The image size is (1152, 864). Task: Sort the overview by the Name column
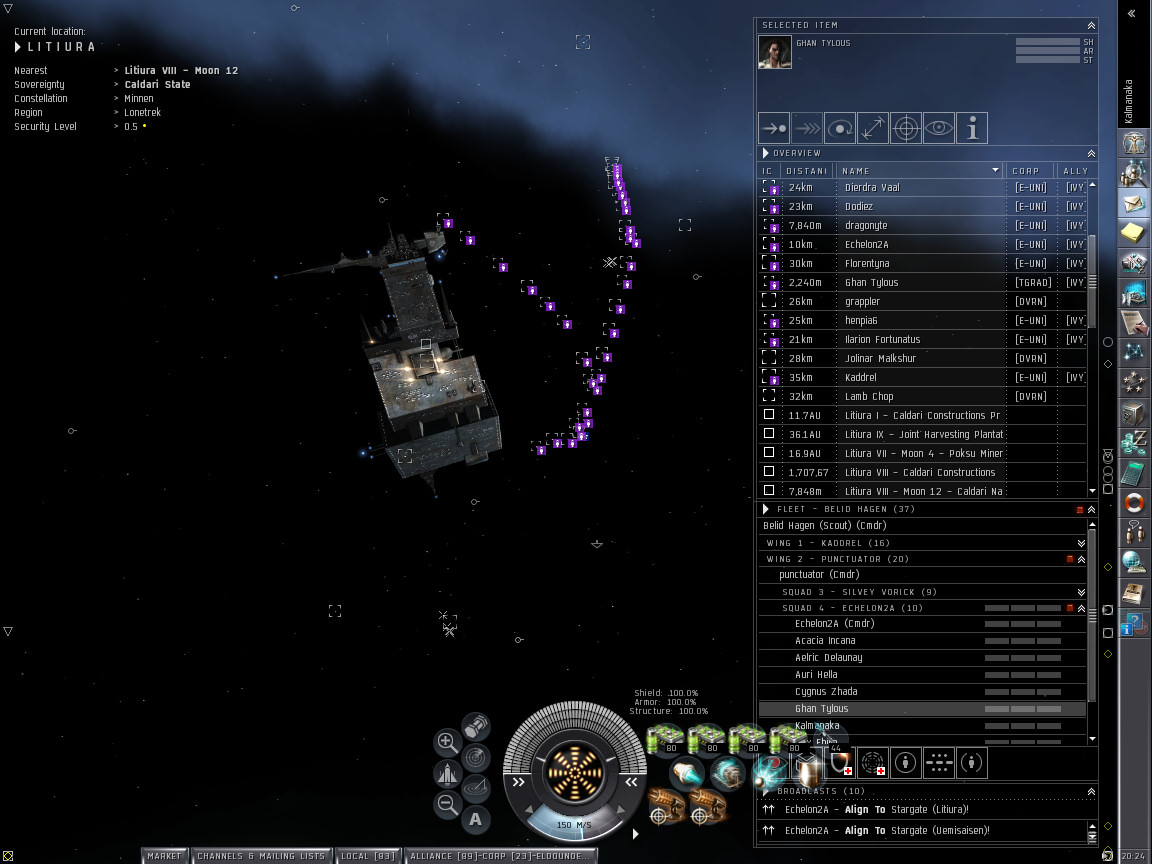(x=918, y=171)
